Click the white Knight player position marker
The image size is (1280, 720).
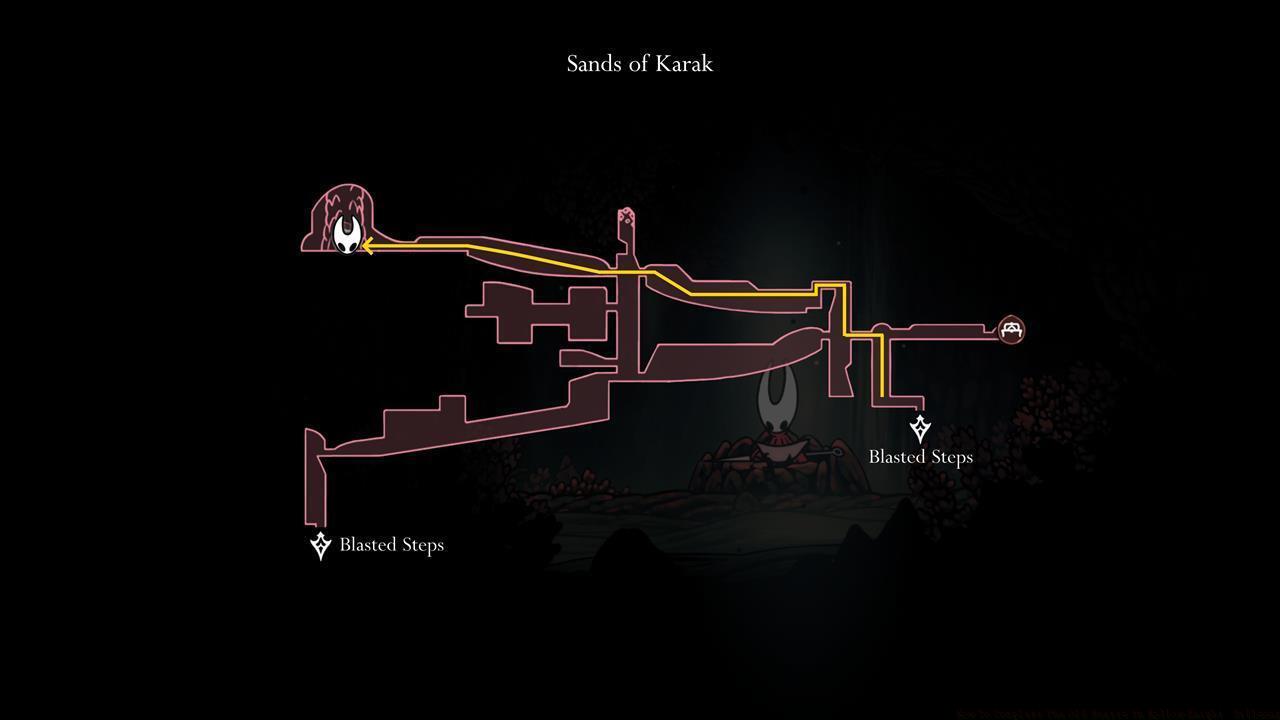[x=347, y=234]
